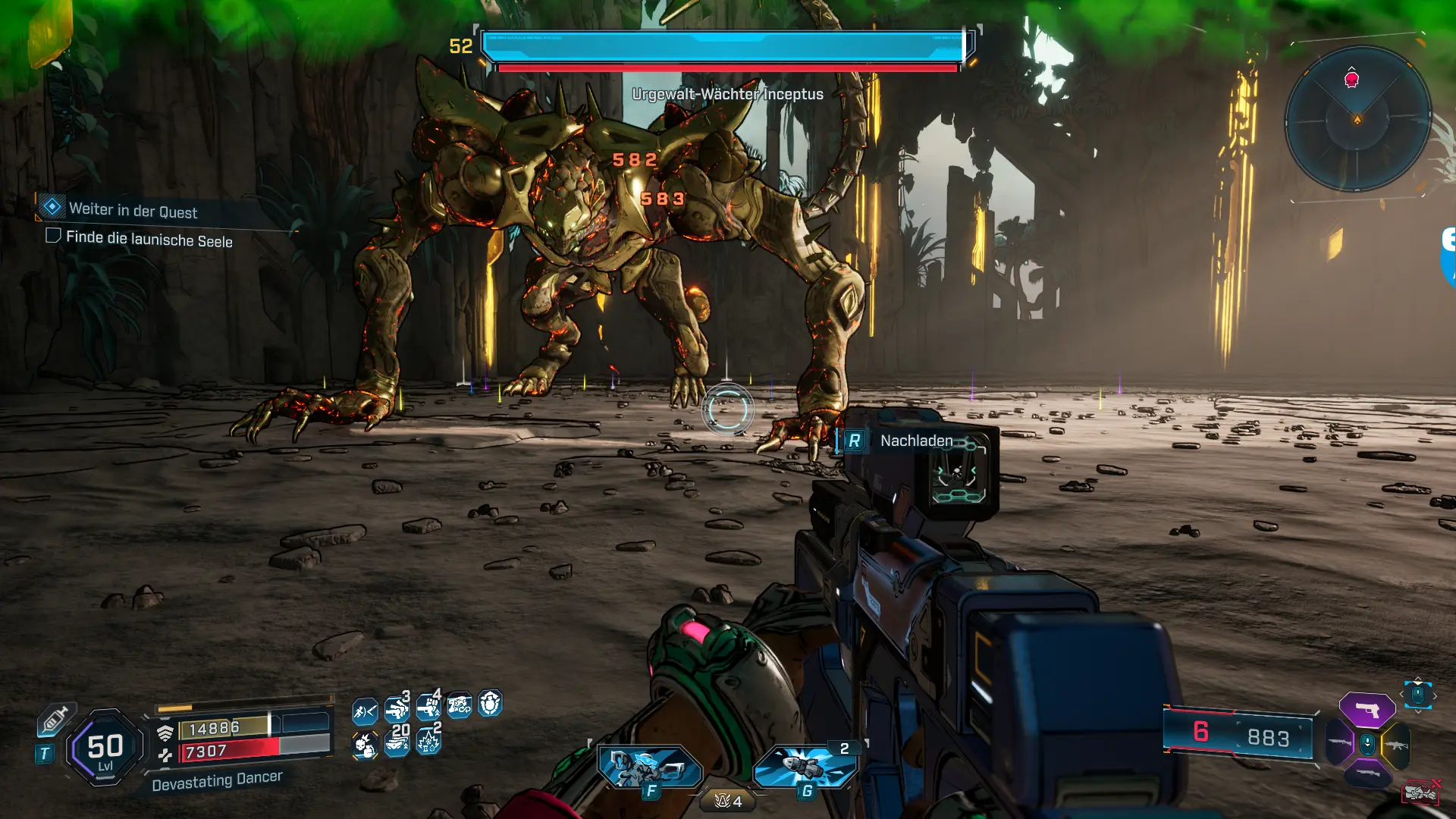Check the running figure status buff icon
The width and height of the screenshot is (1456, 819).
tap(365, 711)
